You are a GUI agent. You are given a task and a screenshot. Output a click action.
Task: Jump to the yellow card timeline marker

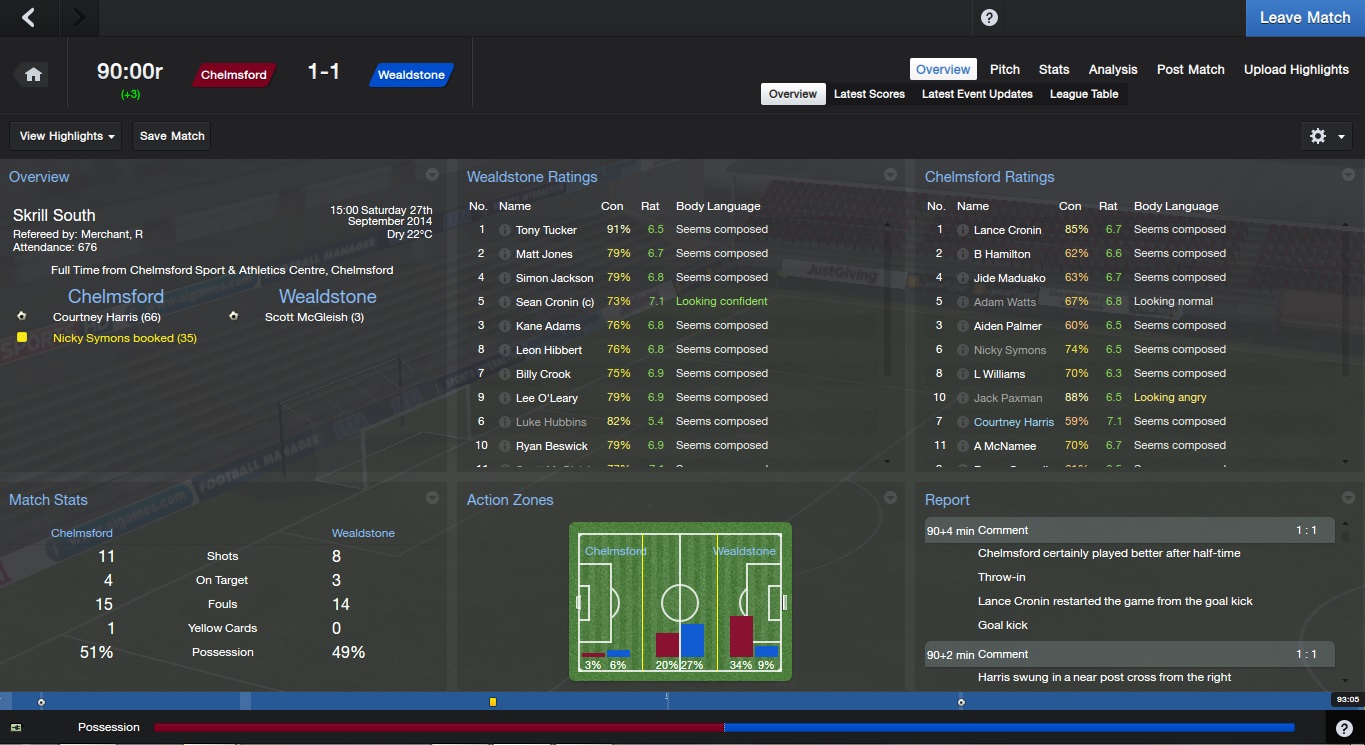(493, 702)
